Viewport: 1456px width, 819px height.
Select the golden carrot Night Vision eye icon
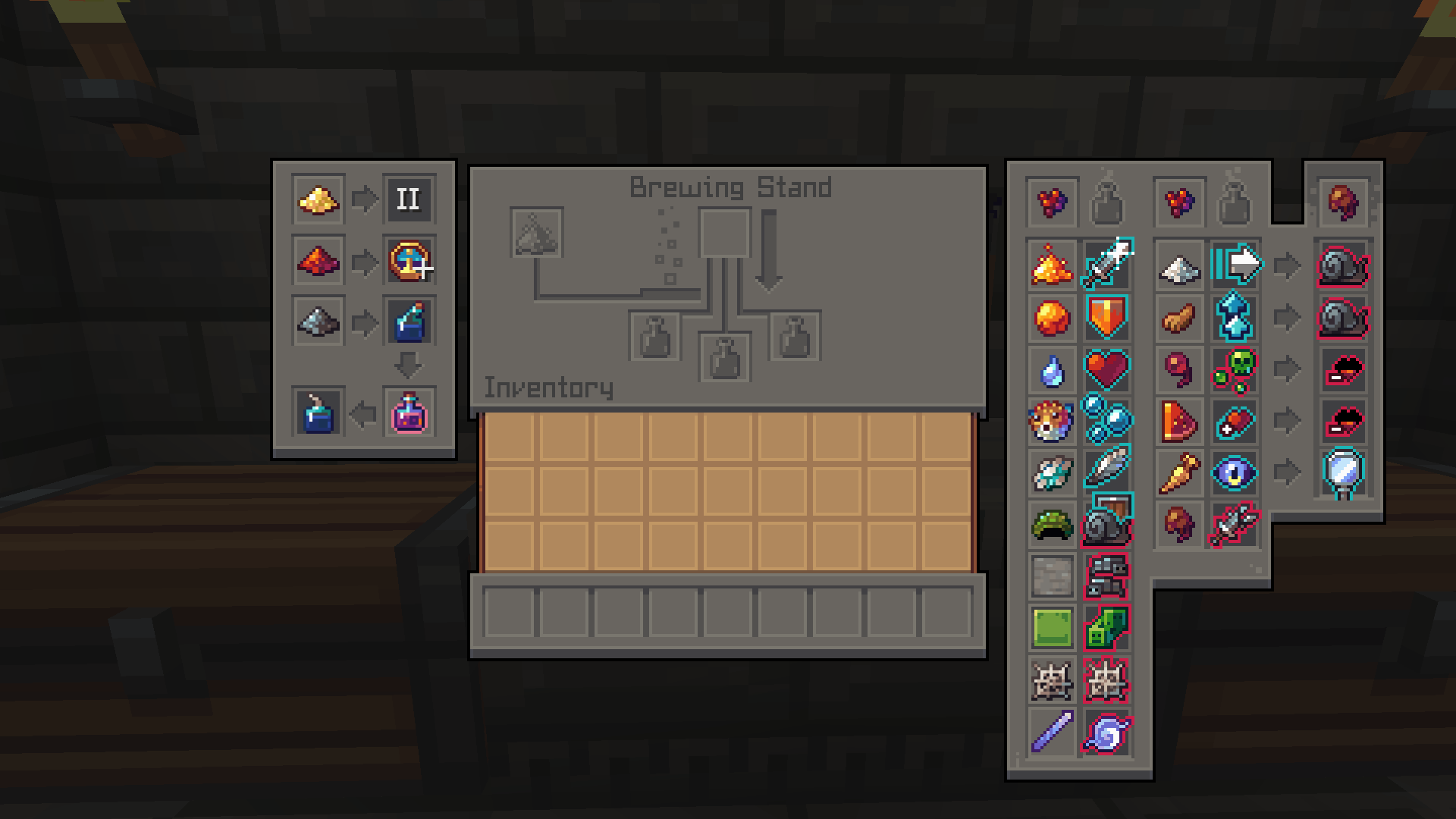[1234, 472]
